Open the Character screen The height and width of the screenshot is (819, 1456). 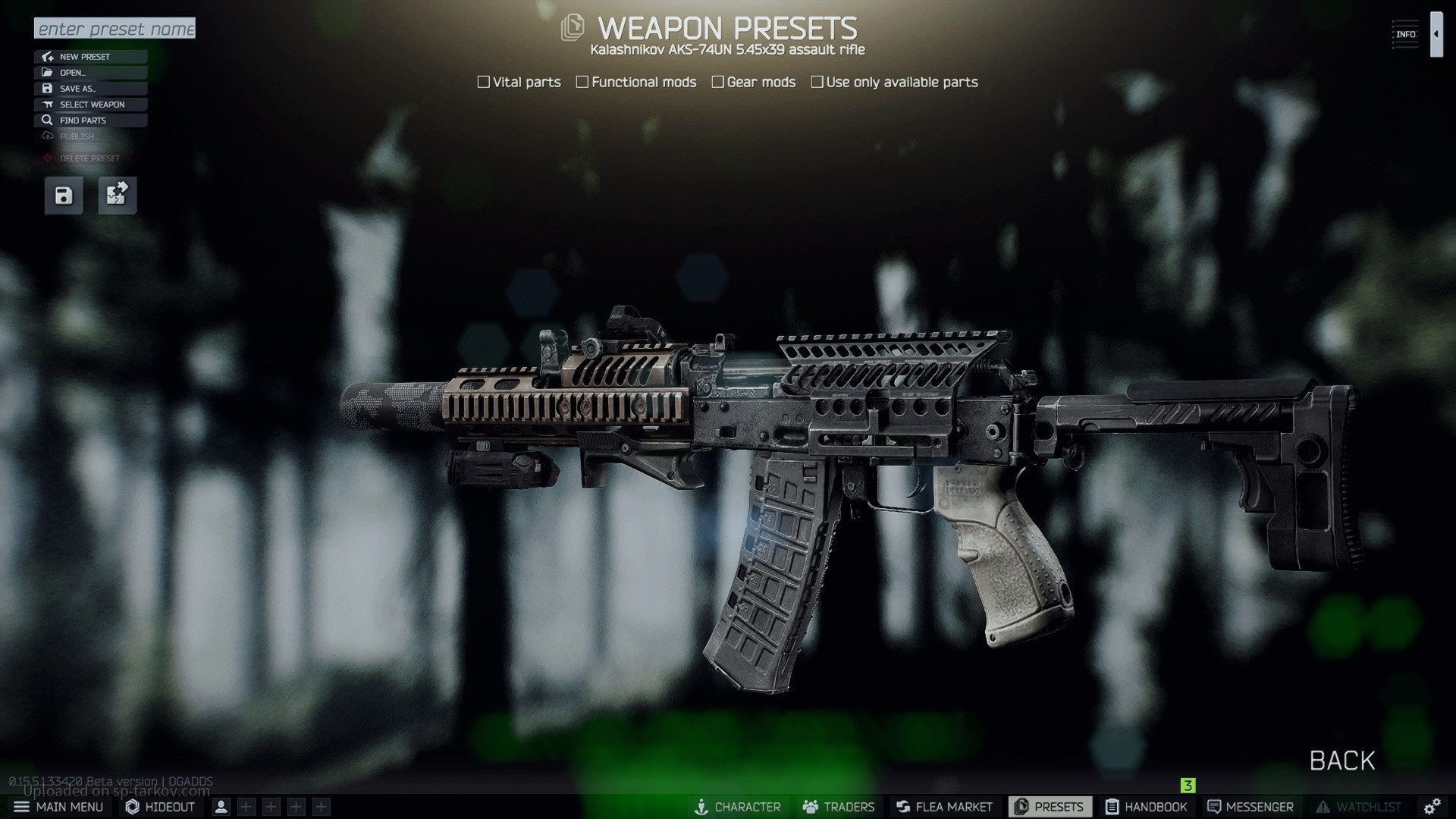pyautogui.click(x=737, y=807)
